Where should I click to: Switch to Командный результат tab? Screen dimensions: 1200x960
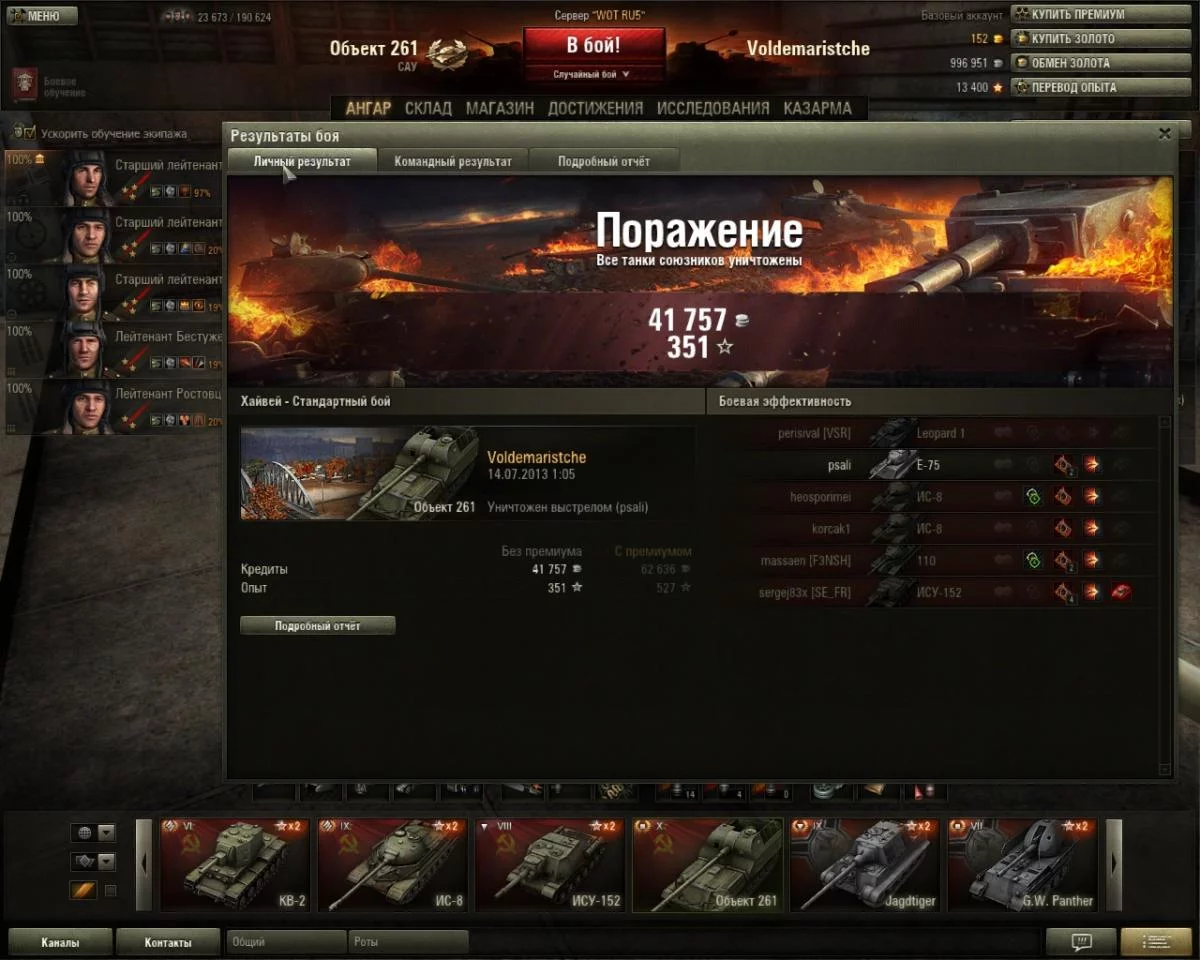[453, 161]
